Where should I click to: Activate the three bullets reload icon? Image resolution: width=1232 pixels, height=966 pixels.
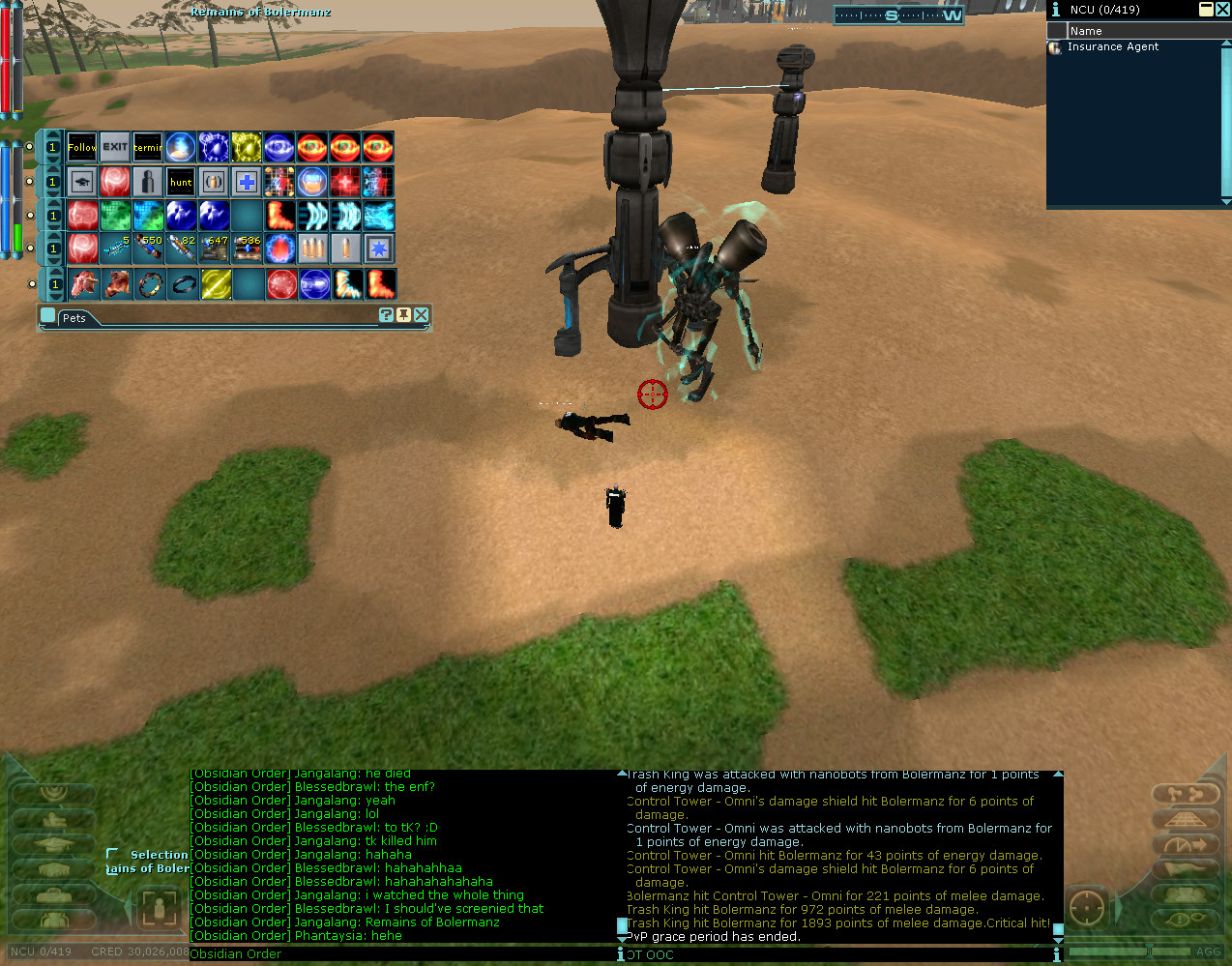pos(312,249)
